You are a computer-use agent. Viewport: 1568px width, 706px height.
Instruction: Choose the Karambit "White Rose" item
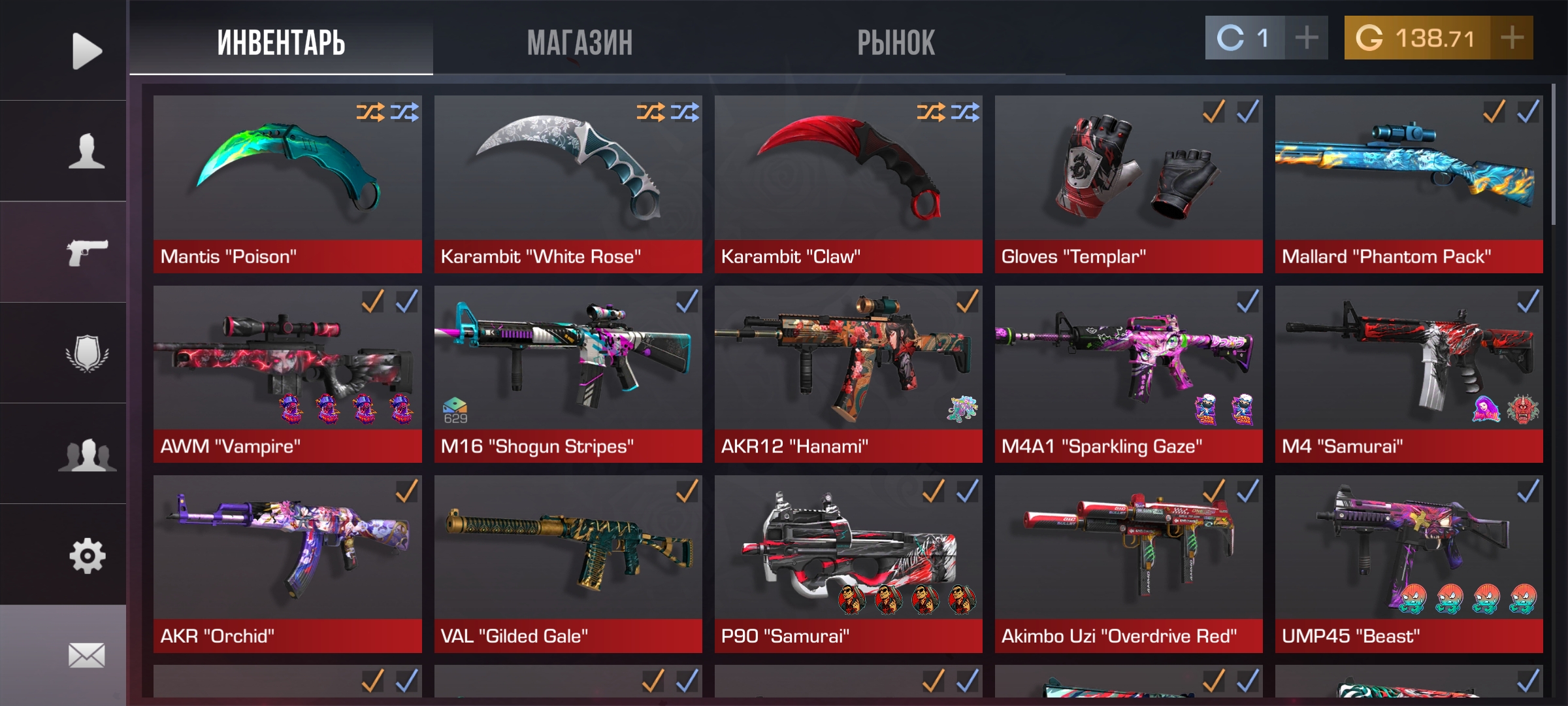pyautogui.click(x=568, y=184)
